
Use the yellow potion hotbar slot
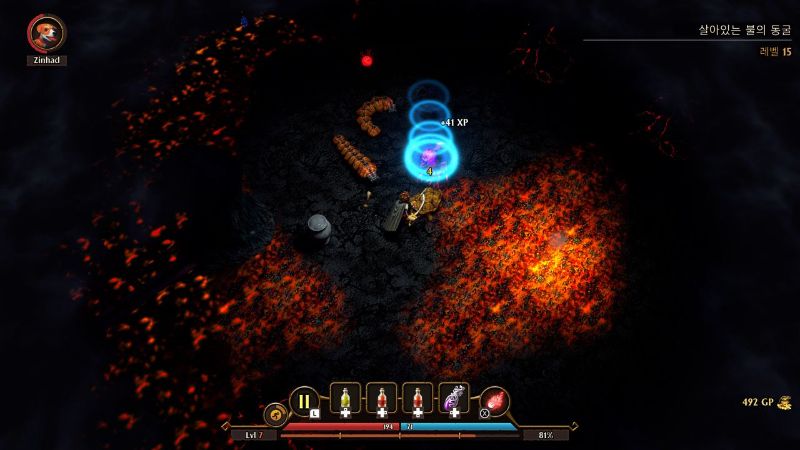344,399
